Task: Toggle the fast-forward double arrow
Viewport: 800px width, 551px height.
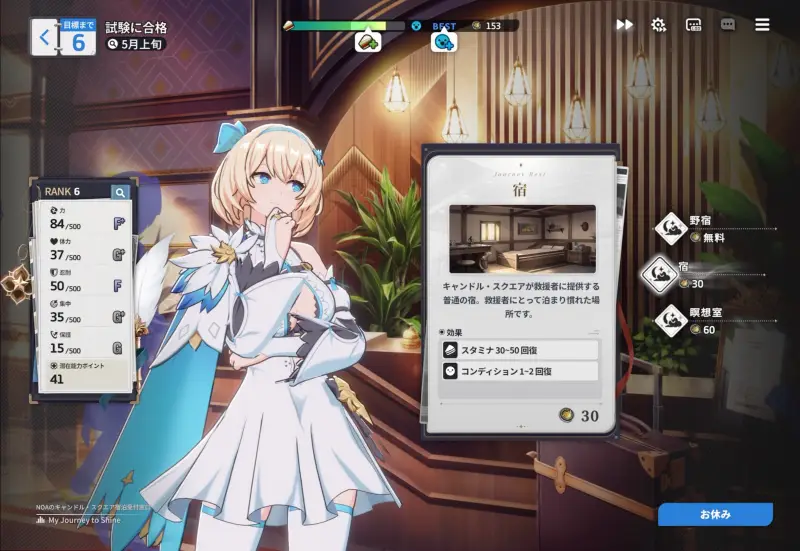Action: click(624, 25)
